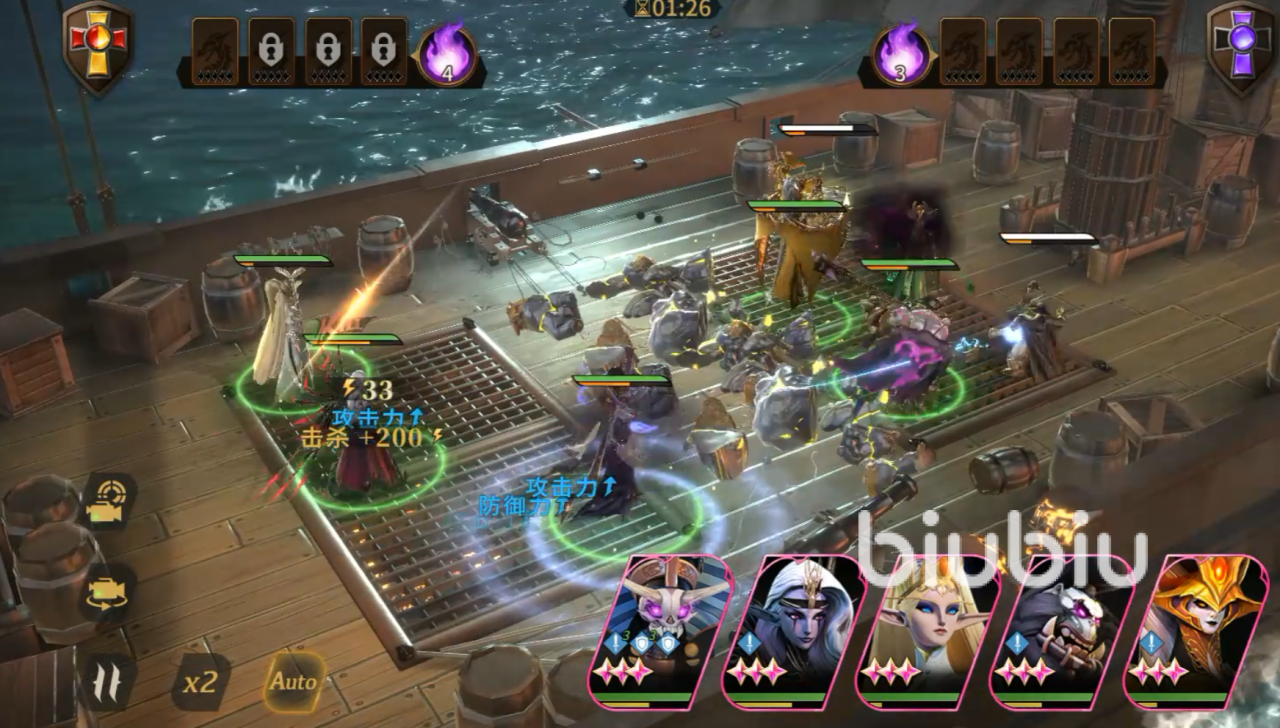This screenshot has width=1280, height=728.
Task: Select the masked beast hero card
Action: click(1058, 630)
